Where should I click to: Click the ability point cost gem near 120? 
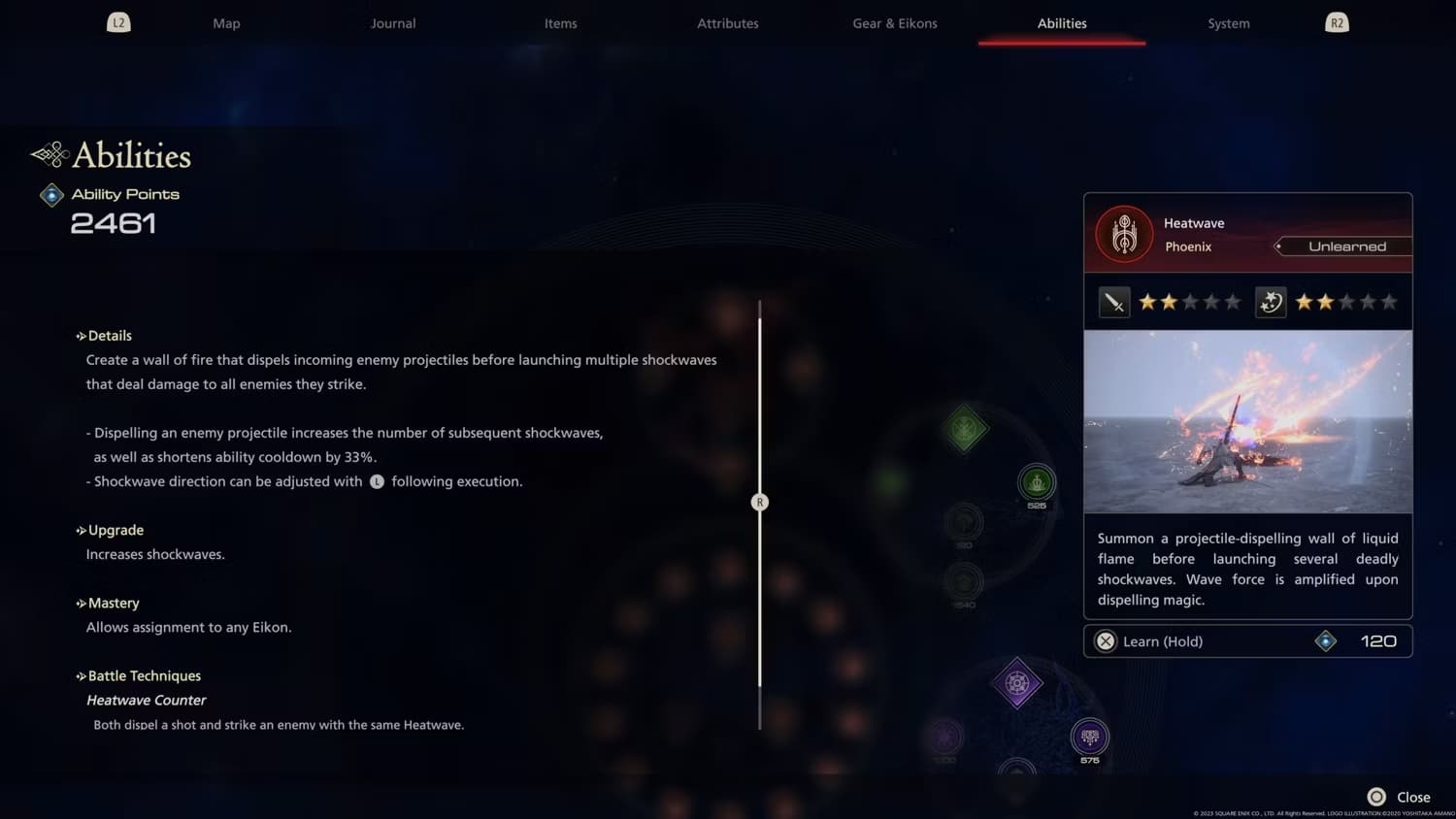(x=1326, y=640)
